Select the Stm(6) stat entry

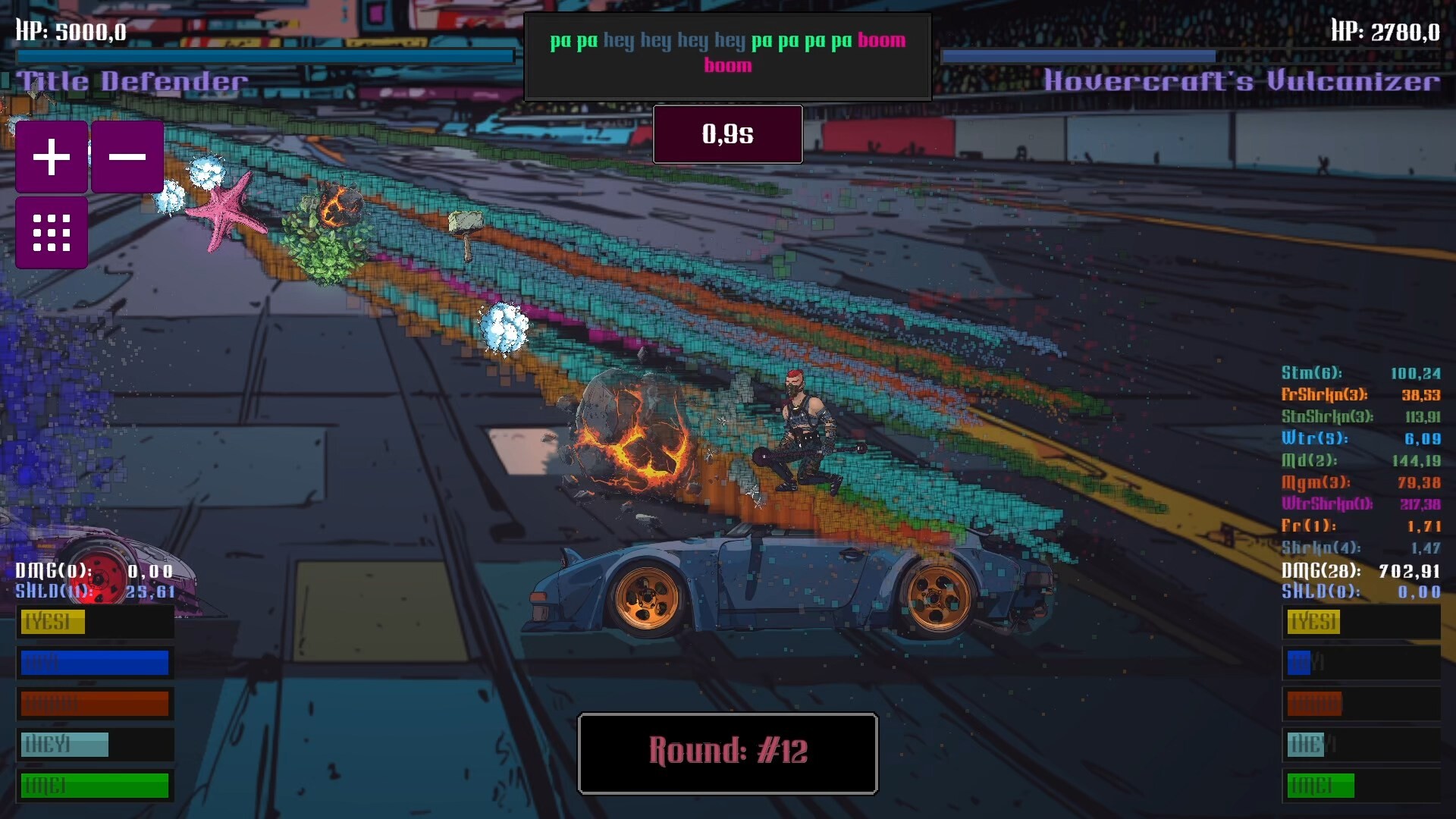coord(1357,373)
